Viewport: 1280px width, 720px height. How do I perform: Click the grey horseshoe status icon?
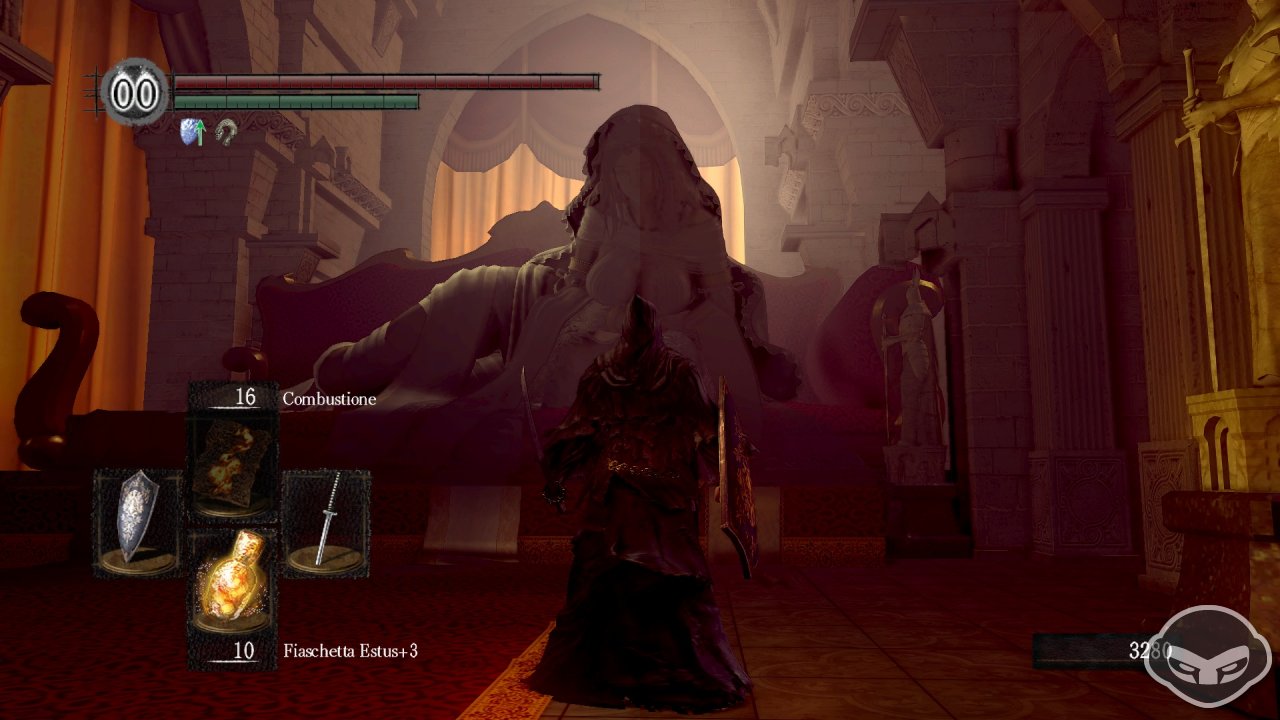coord(227,131)
